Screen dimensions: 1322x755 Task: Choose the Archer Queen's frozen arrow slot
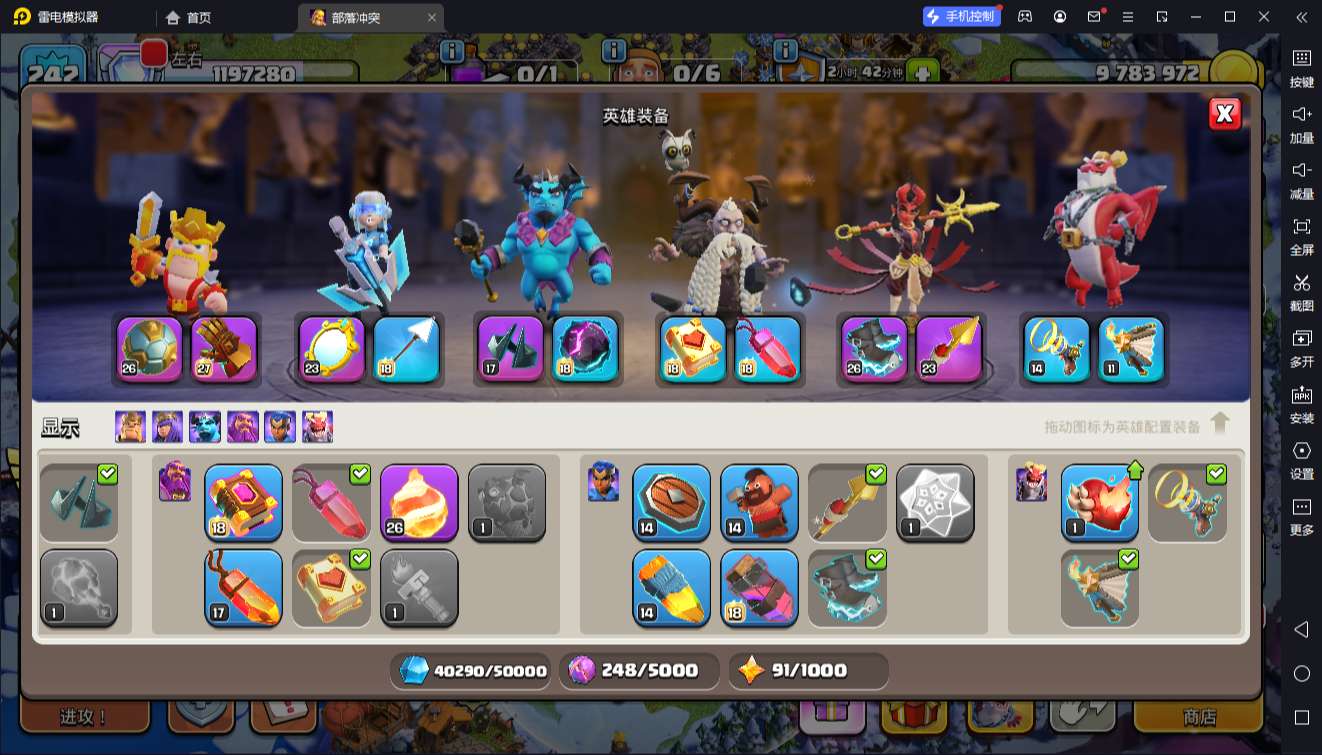(x=406, y=349)
